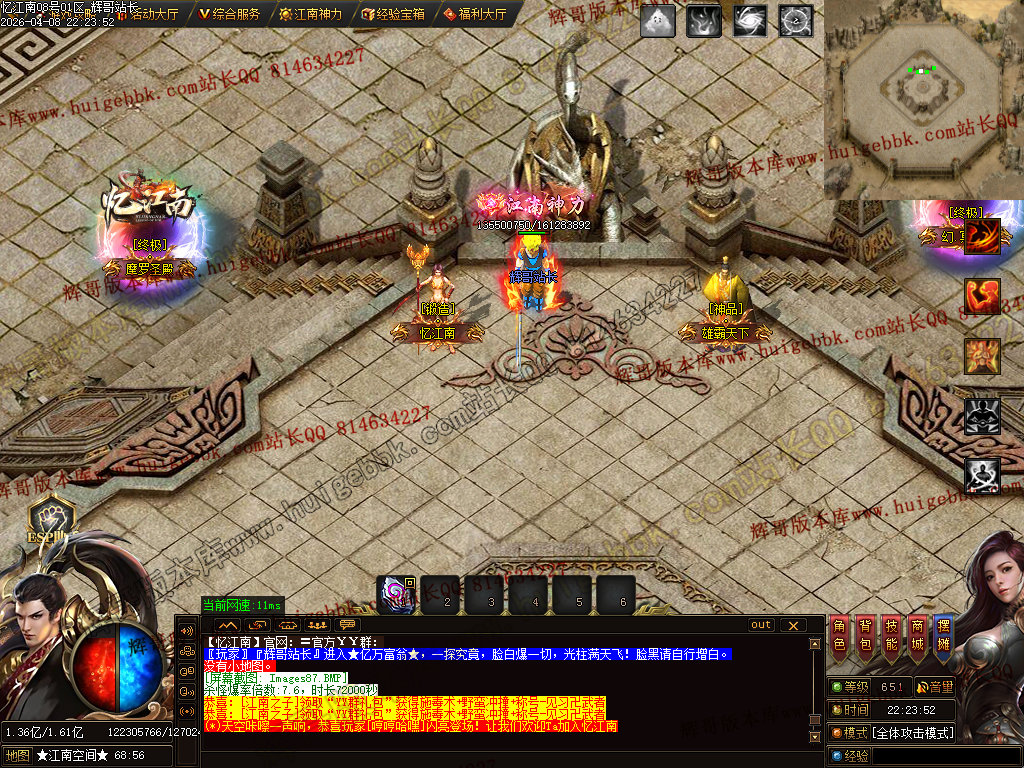Select the hotbar slot holding the purple orb

396,595
